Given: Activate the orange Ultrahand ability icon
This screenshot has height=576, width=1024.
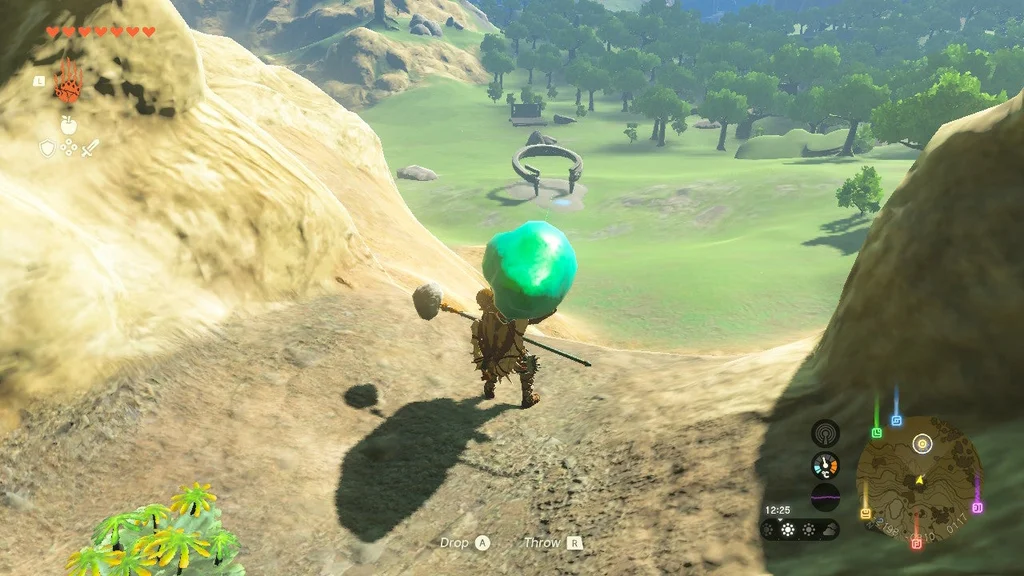Looking at the screenshot, I should click(x=67, y=81).
